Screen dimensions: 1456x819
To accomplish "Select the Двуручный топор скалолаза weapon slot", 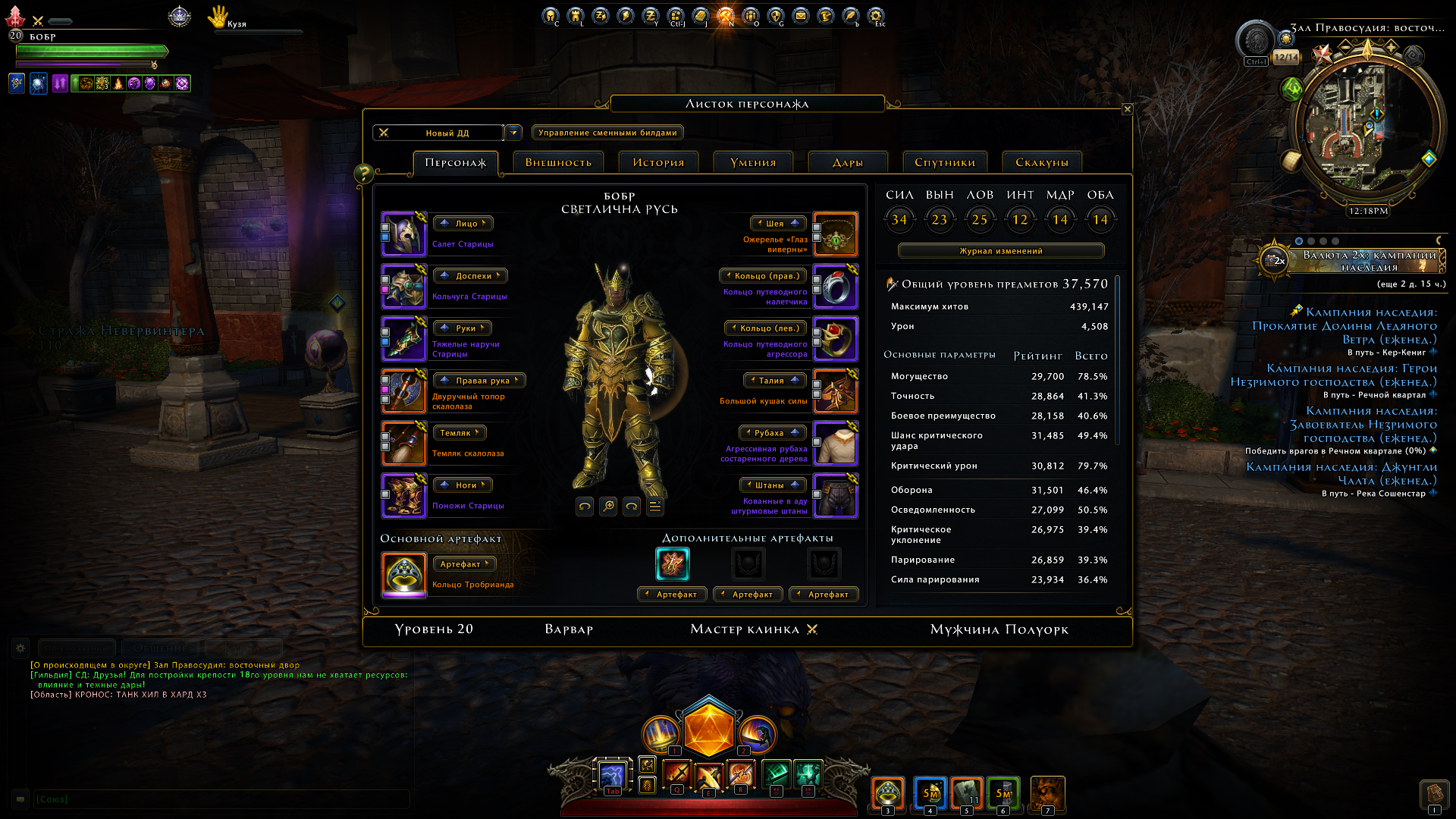I will [404, 391].
